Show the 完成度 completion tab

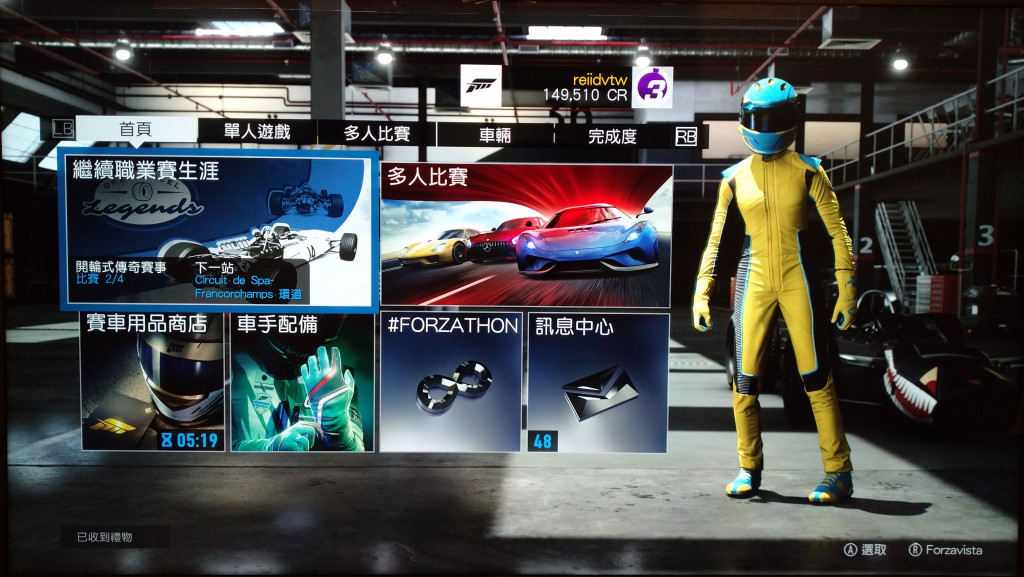pos(612,136)
